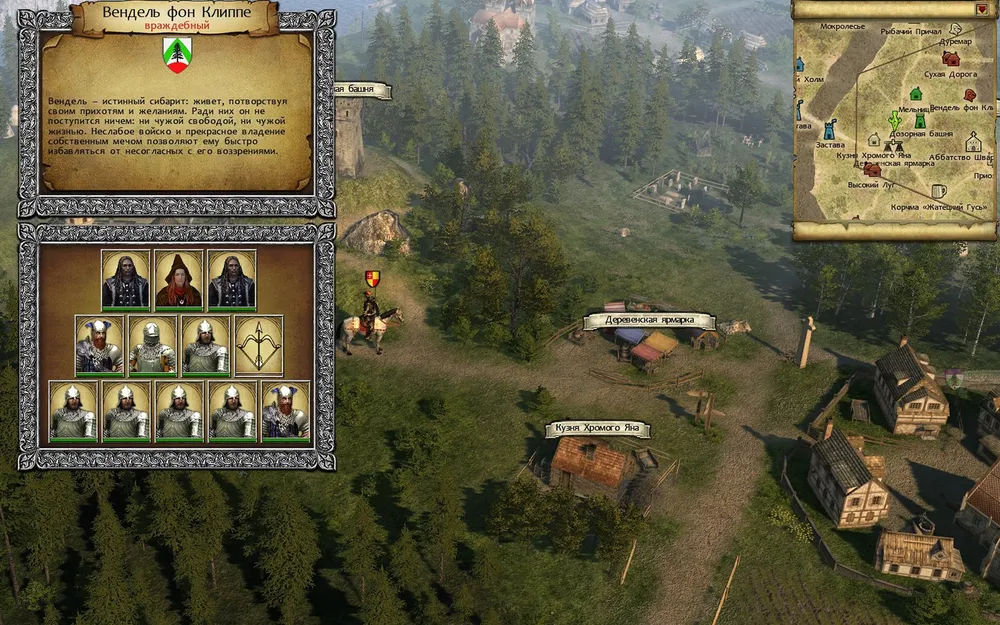Select the green Дозорная башня tower marker

point(919,121)
